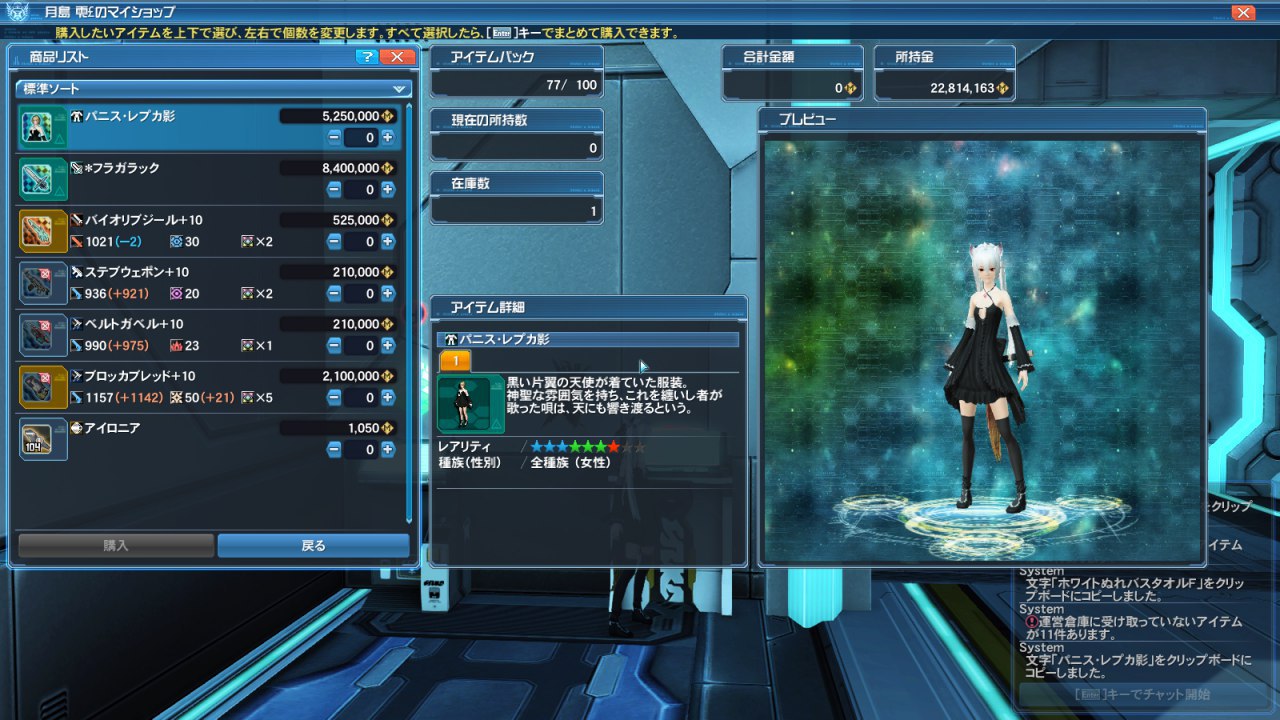
Task: Click the 購入 purchase button
Action: pyautogui.click(x=116, y=545)
